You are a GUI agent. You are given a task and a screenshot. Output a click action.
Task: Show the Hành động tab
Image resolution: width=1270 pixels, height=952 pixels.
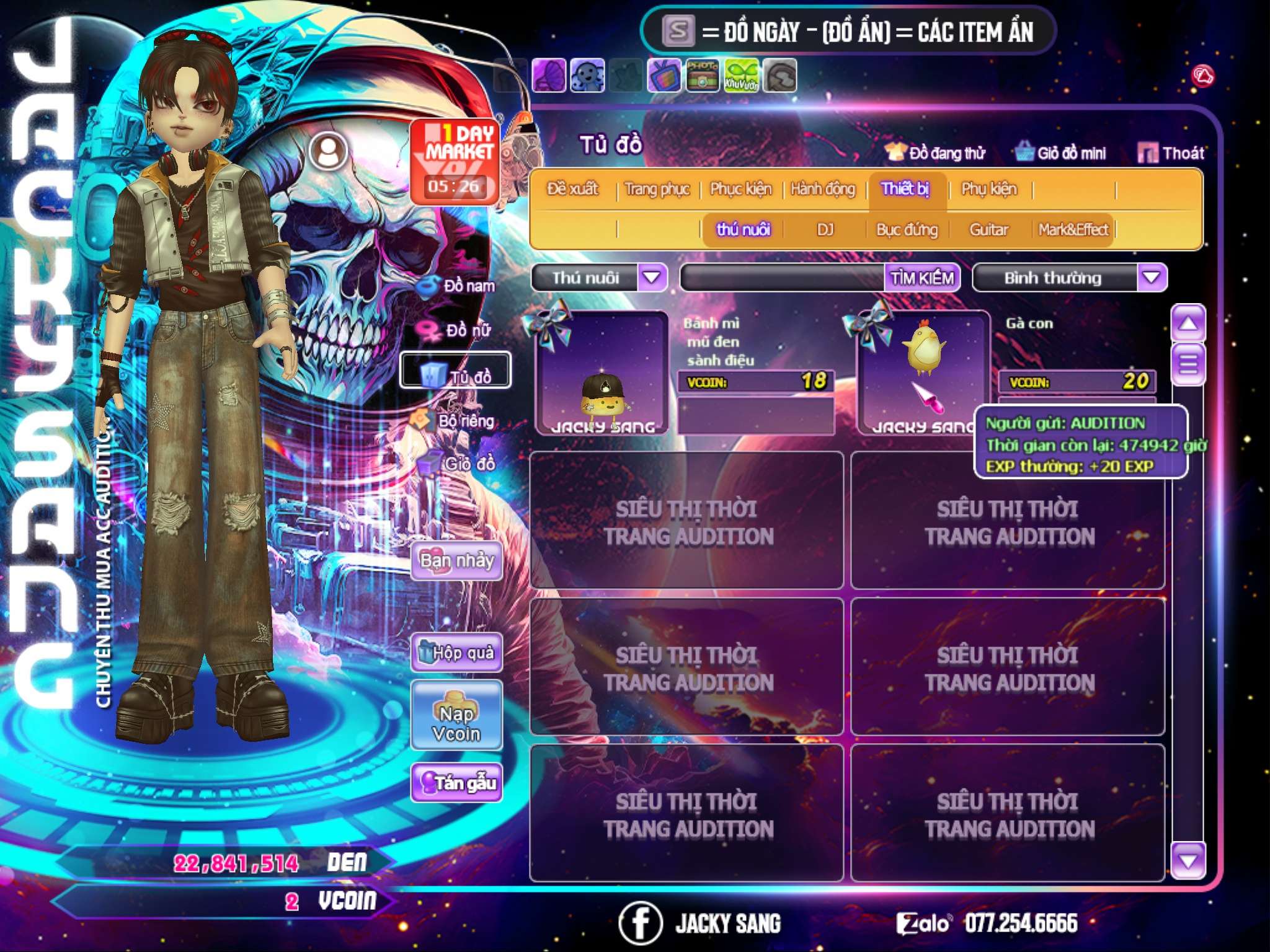[823, 188]
